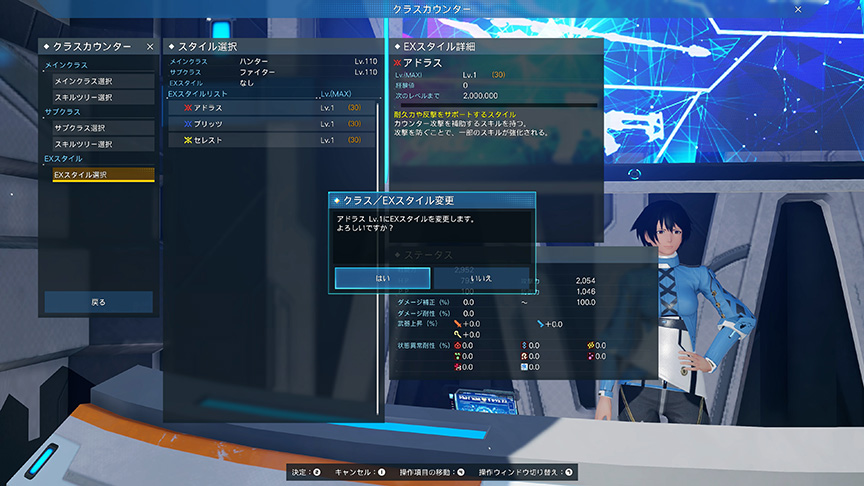Select the EXスタイル選択 menu entry
Screen dimensions: 864x486
[x=103, y=175]
